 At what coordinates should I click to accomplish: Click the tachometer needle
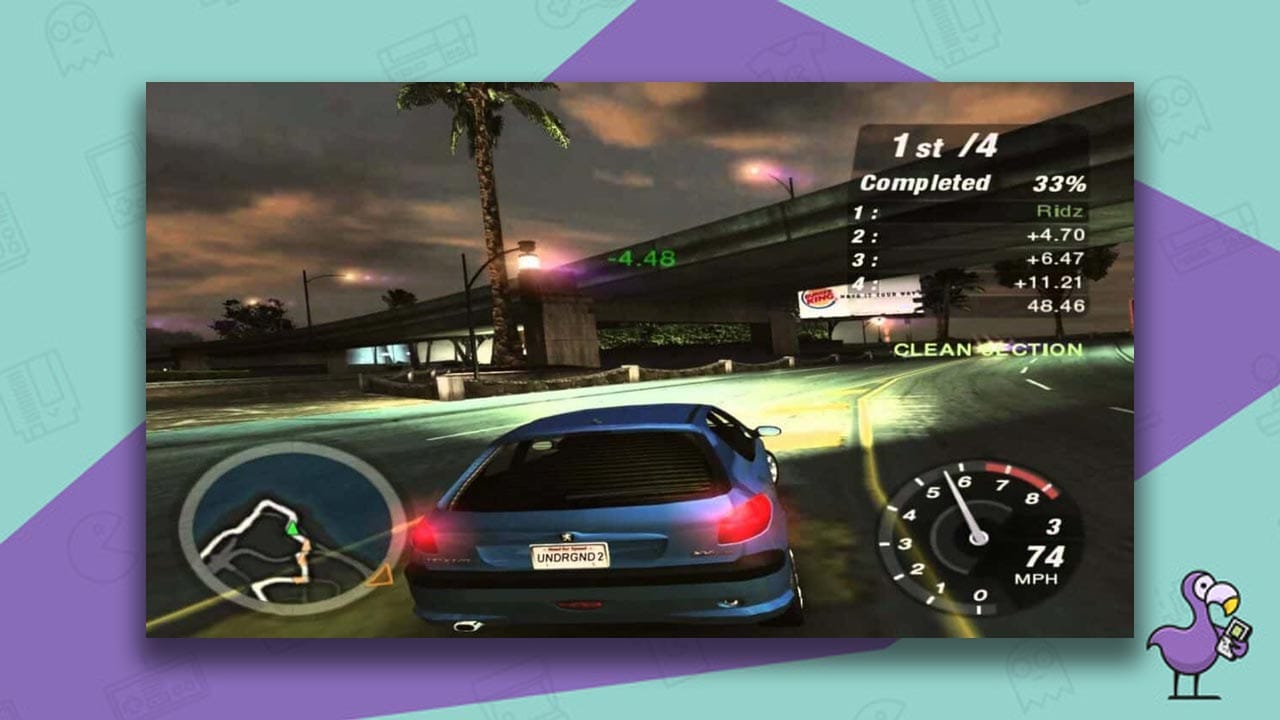click(x=962, y=505)
